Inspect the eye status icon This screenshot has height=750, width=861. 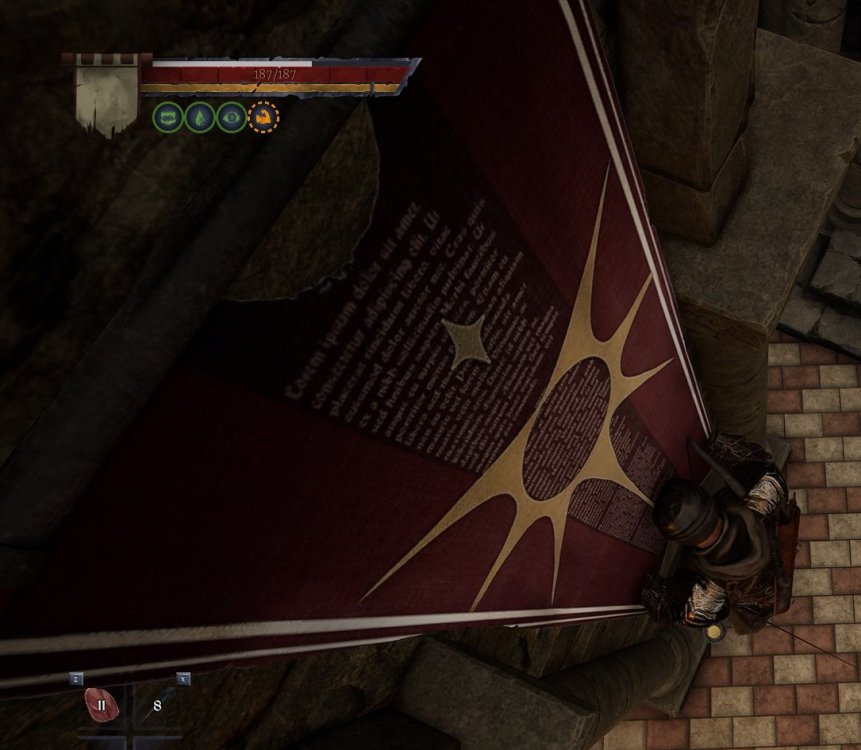(x=231, y=117)
